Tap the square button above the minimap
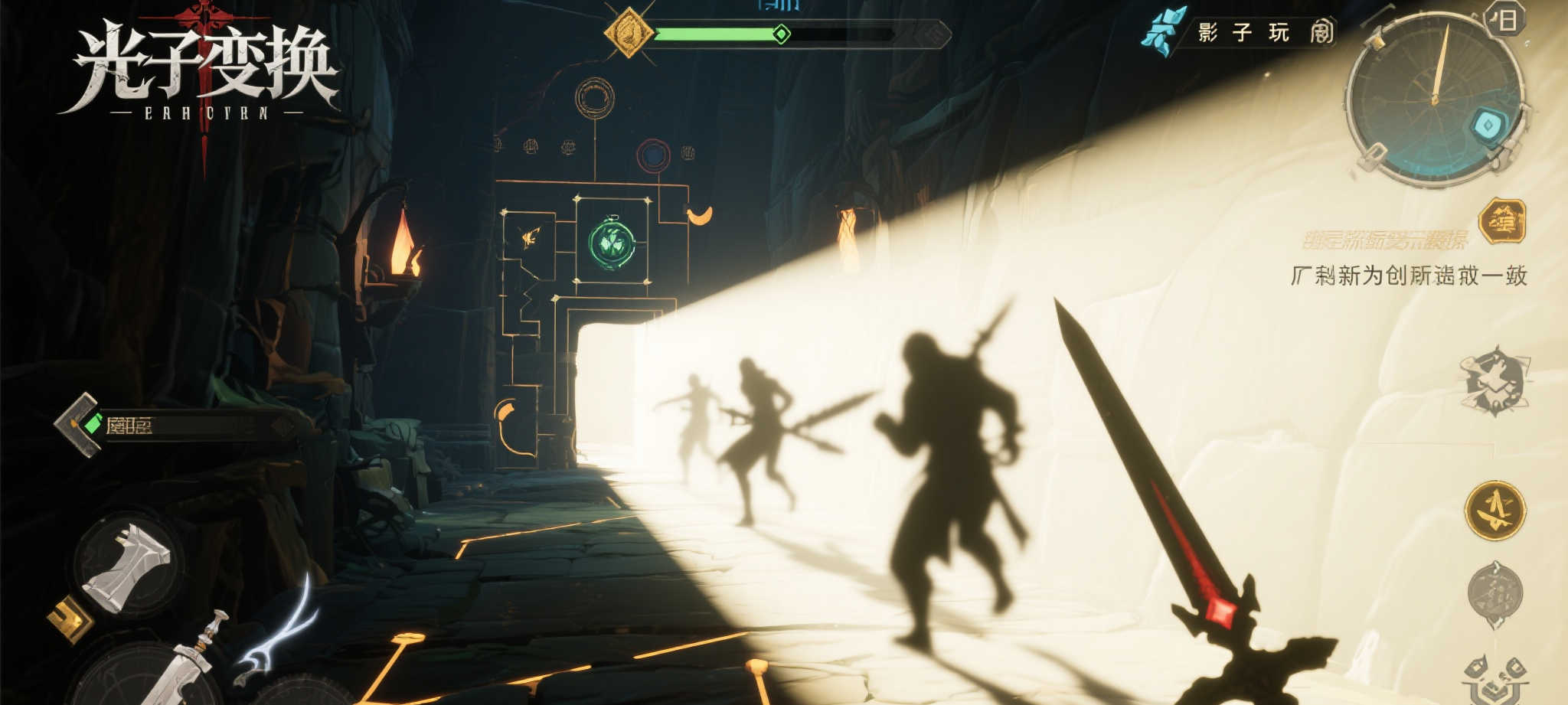 (1505, 20)
